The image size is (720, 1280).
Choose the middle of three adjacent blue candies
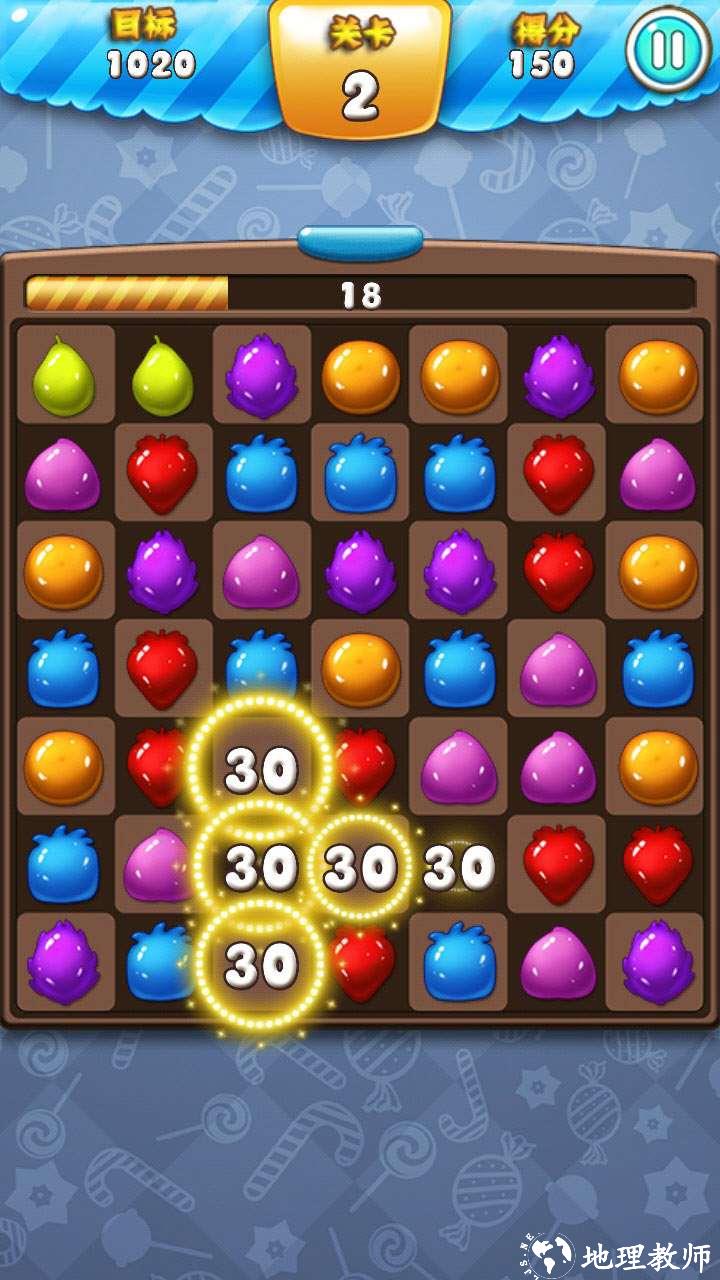pyautogui.click(x=360, y=472)
